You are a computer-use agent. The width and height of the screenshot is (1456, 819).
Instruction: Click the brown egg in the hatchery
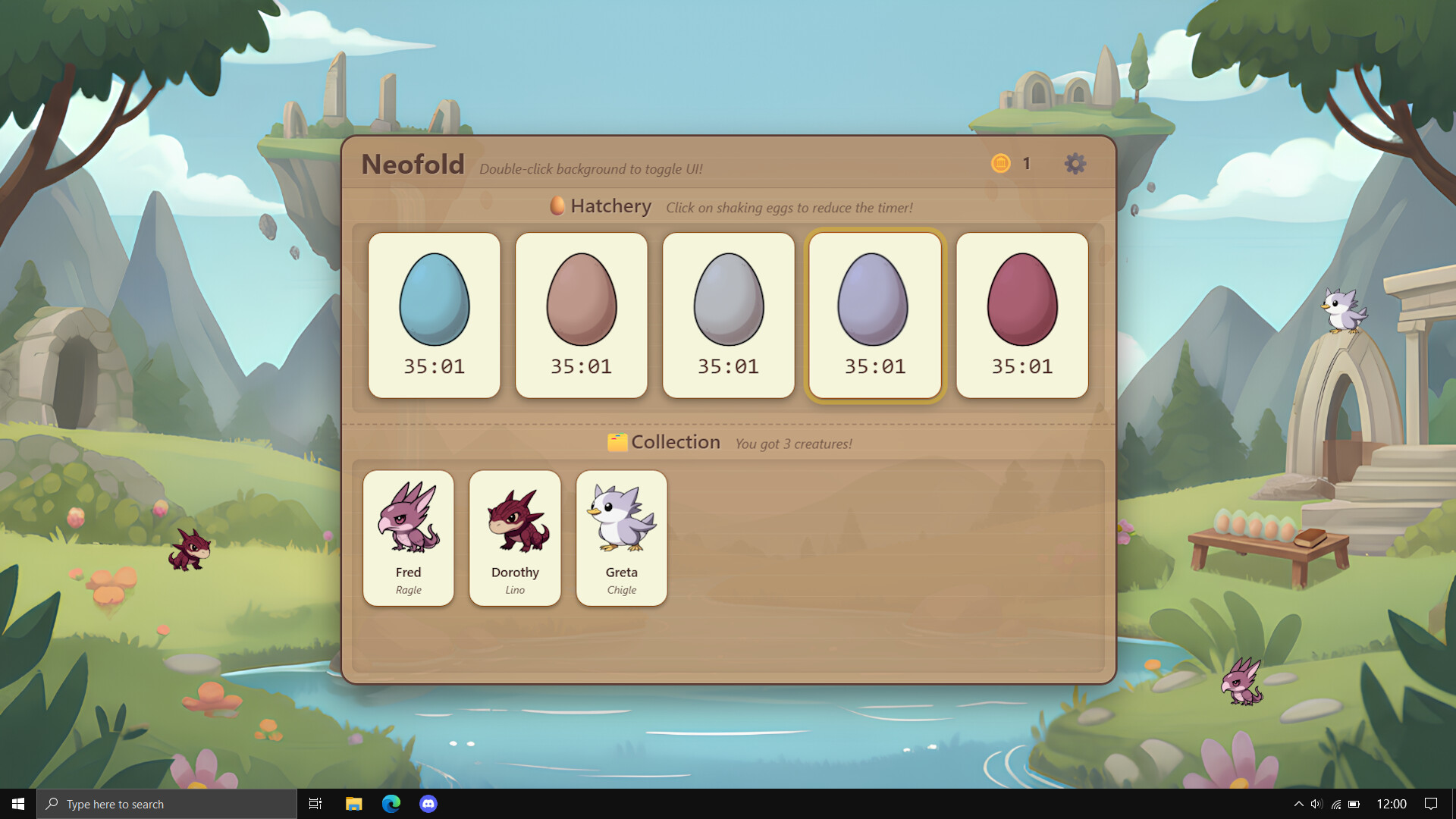click(x=581, y=302)
